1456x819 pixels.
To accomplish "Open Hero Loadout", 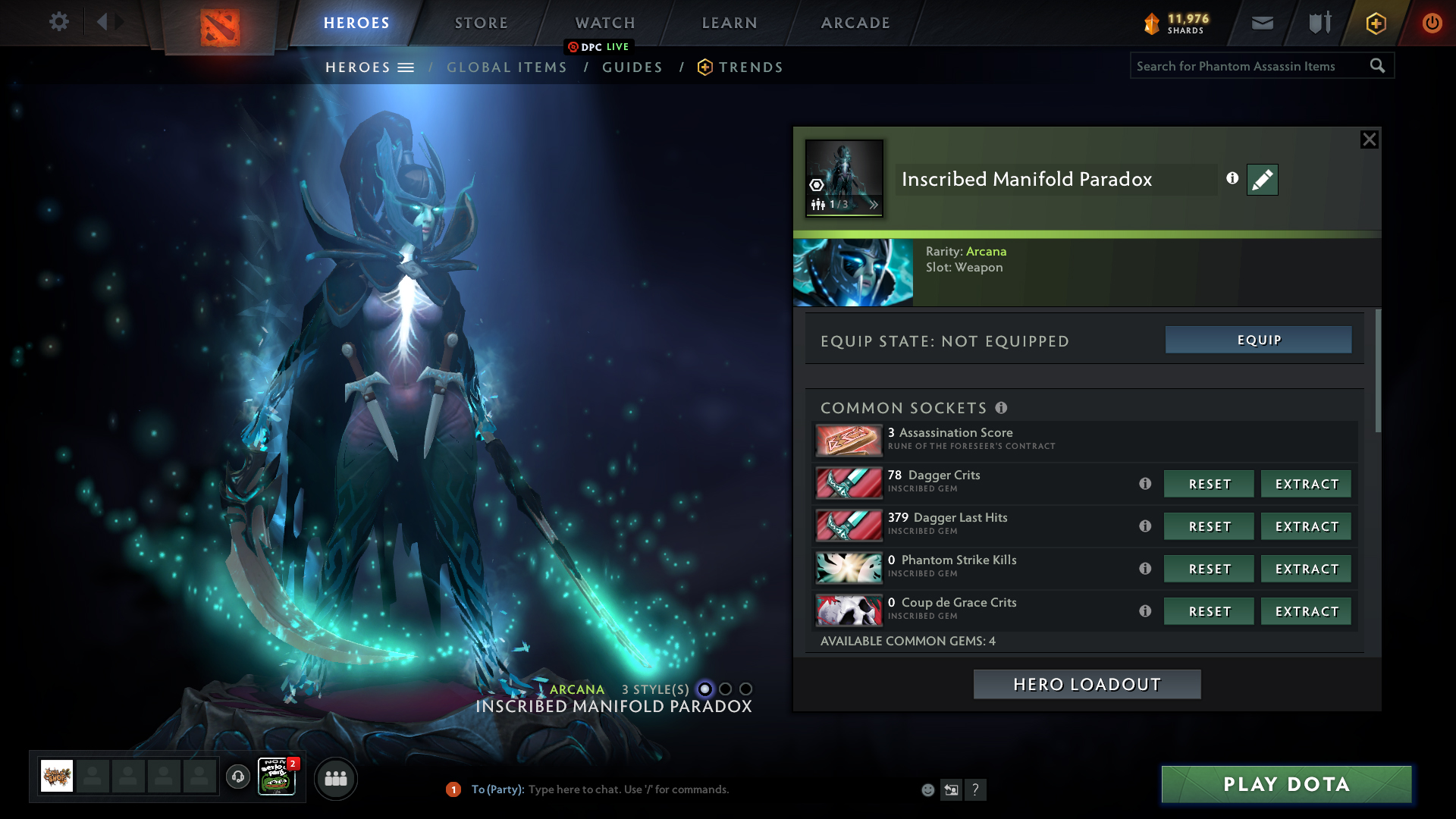I will [1087, 684].
